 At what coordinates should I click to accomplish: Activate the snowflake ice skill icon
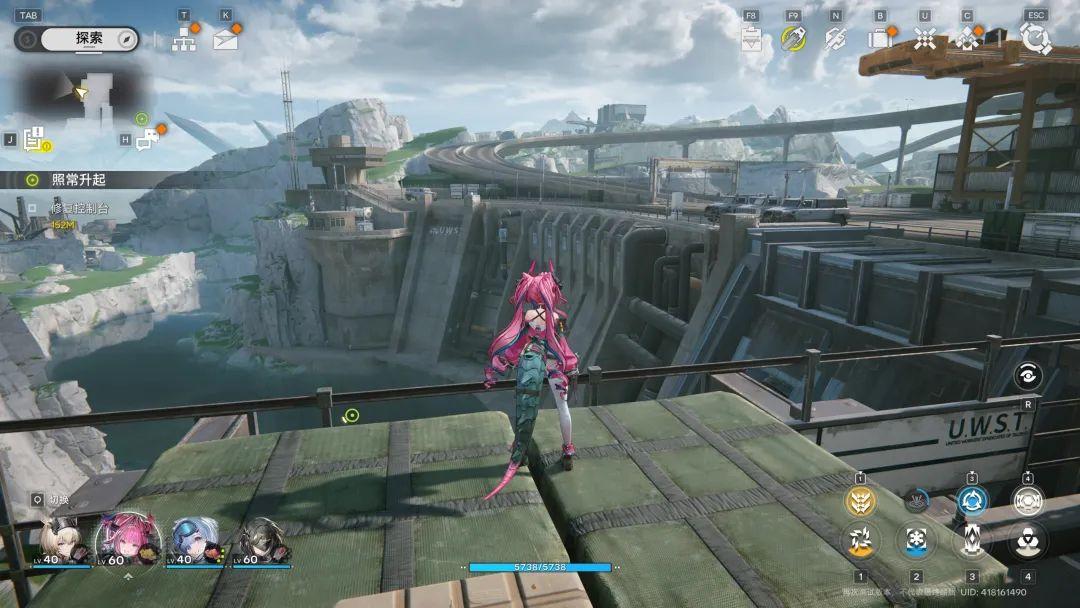click(x=916, y=541)
